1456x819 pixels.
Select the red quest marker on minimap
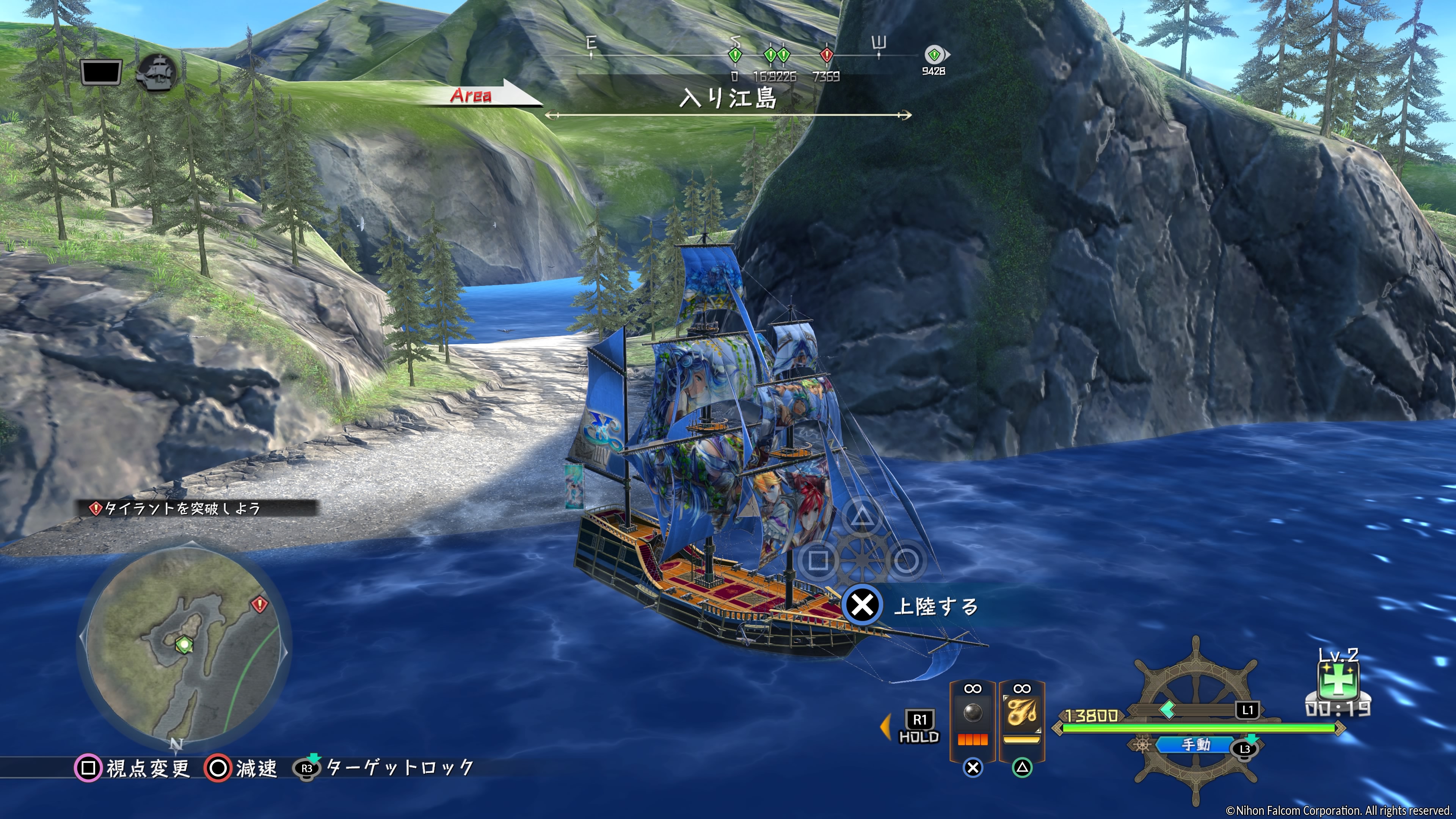(259, 604)
